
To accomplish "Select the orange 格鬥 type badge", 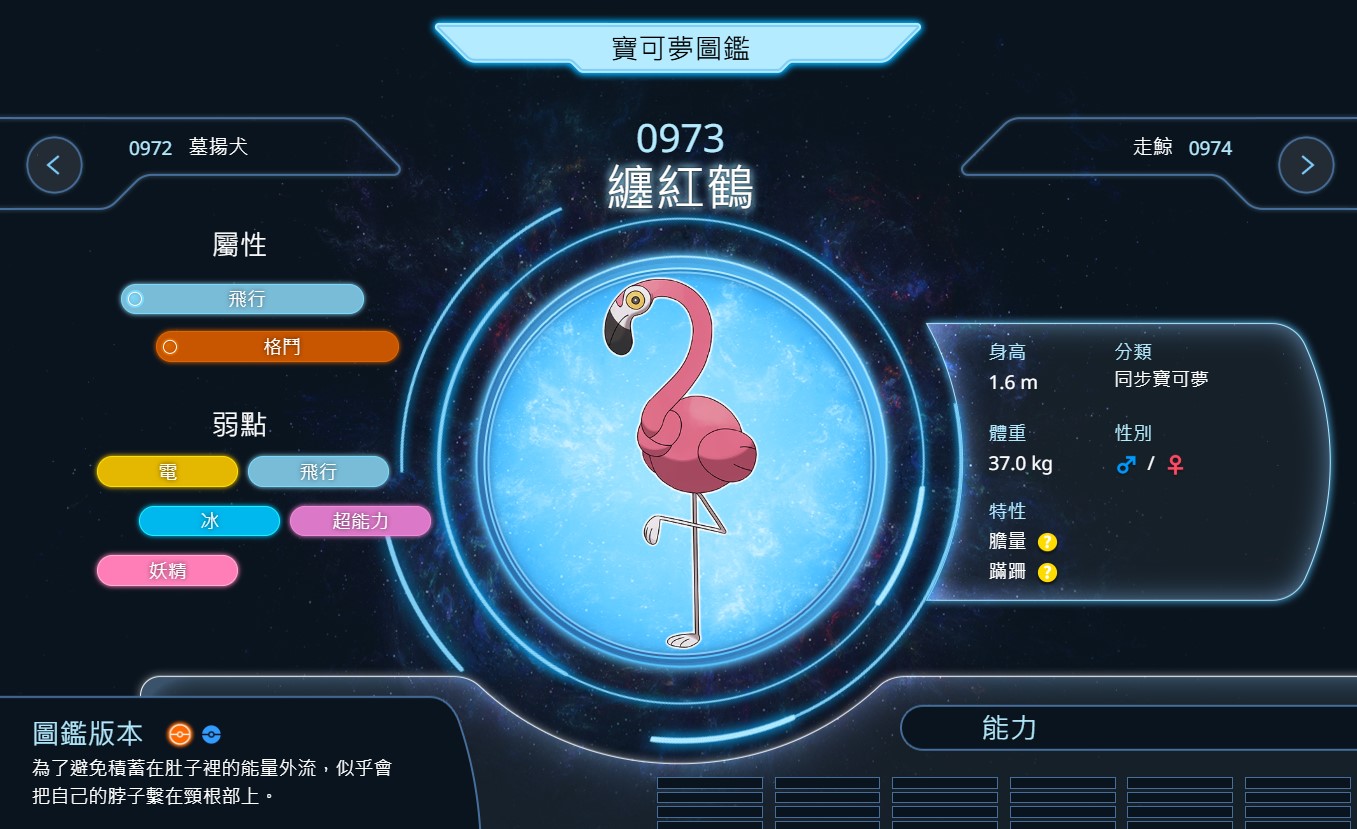I will (278, 347).
